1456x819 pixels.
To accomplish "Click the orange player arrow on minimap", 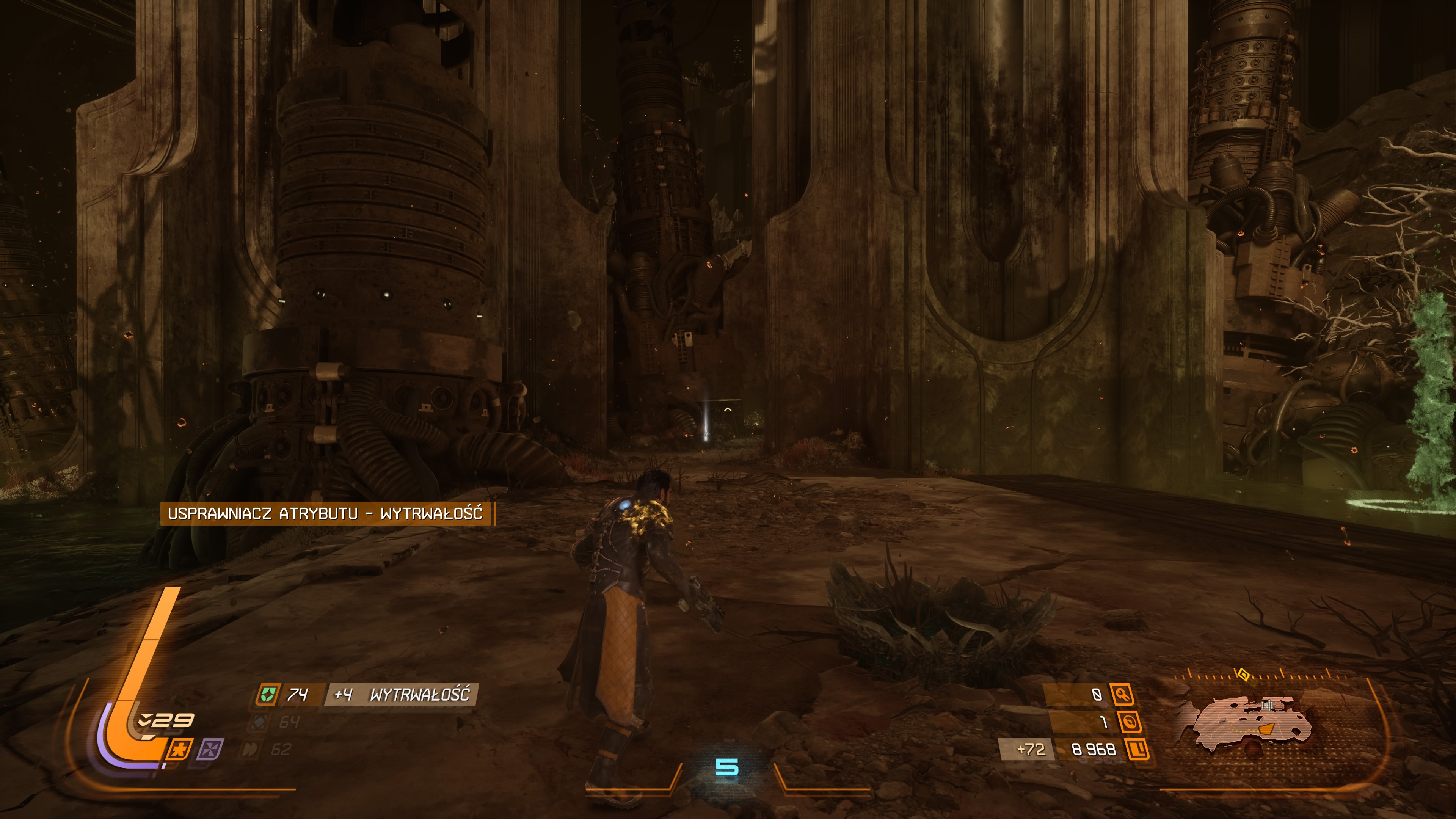I will tap(1267, 729).
